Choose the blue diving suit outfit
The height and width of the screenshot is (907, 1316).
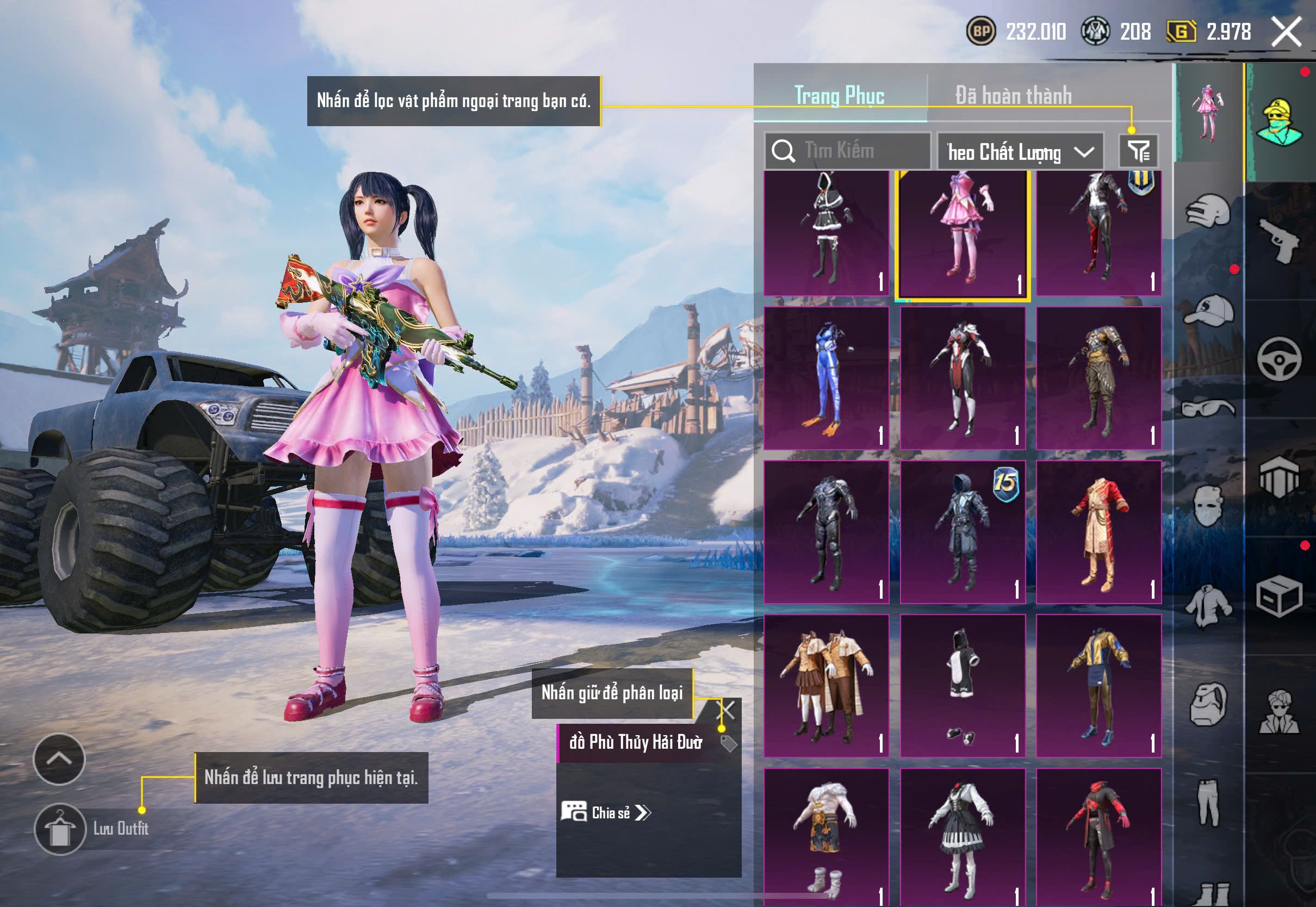[826, 378]
